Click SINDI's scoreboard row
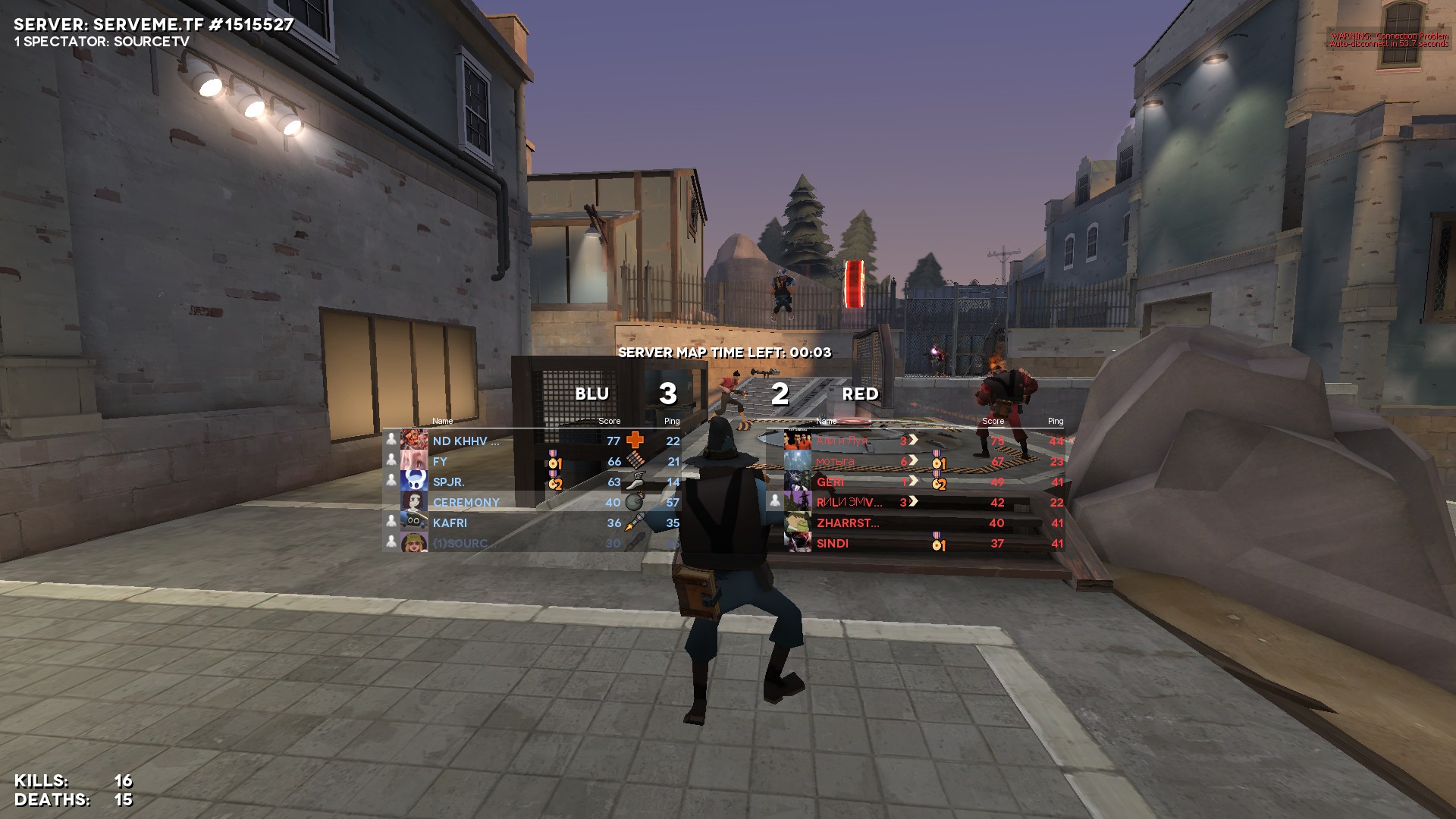The image size is (1456, 819). (x=833, y=543)
